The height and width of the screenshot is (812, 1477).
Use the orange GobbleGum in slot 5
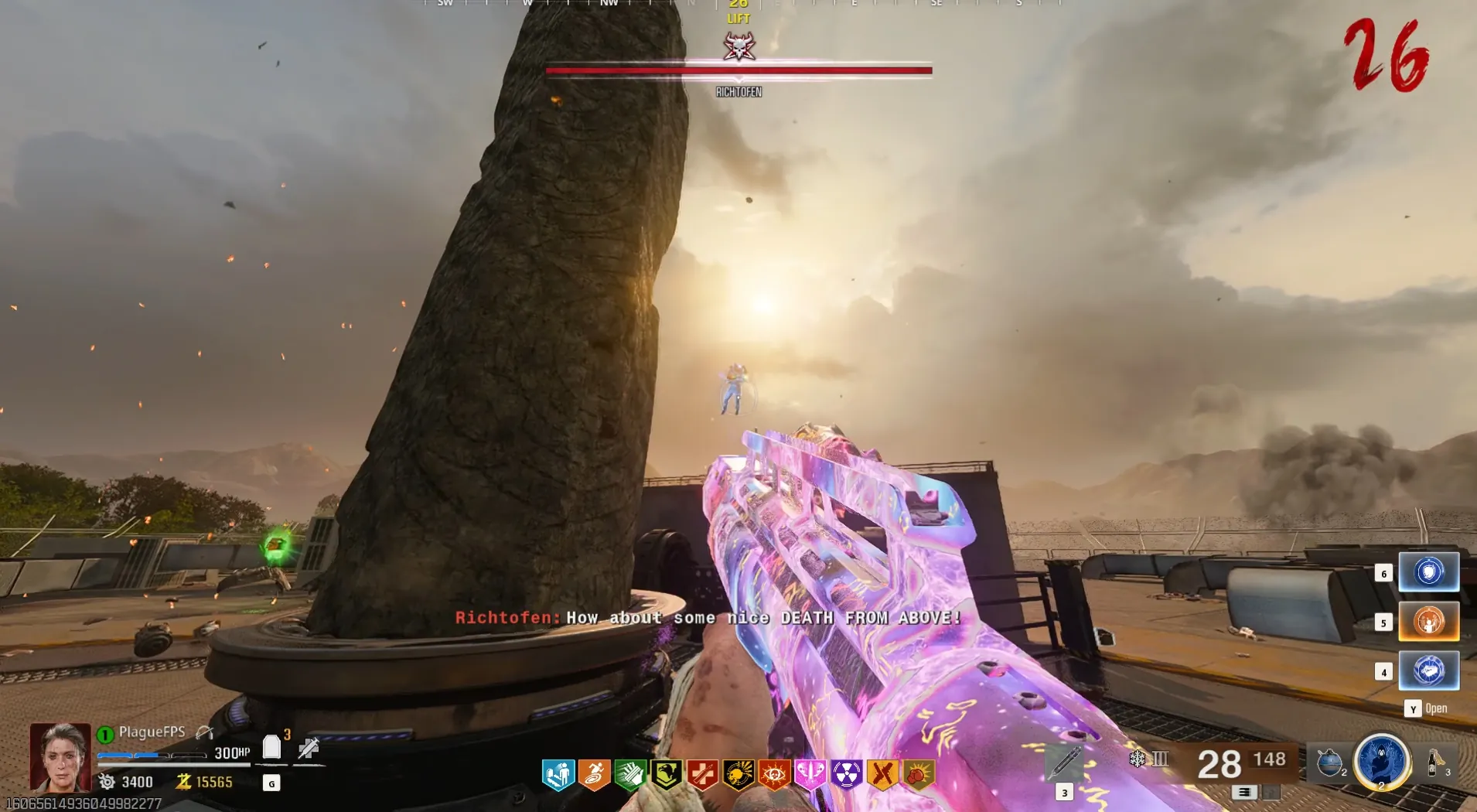tap(1428, 622)
